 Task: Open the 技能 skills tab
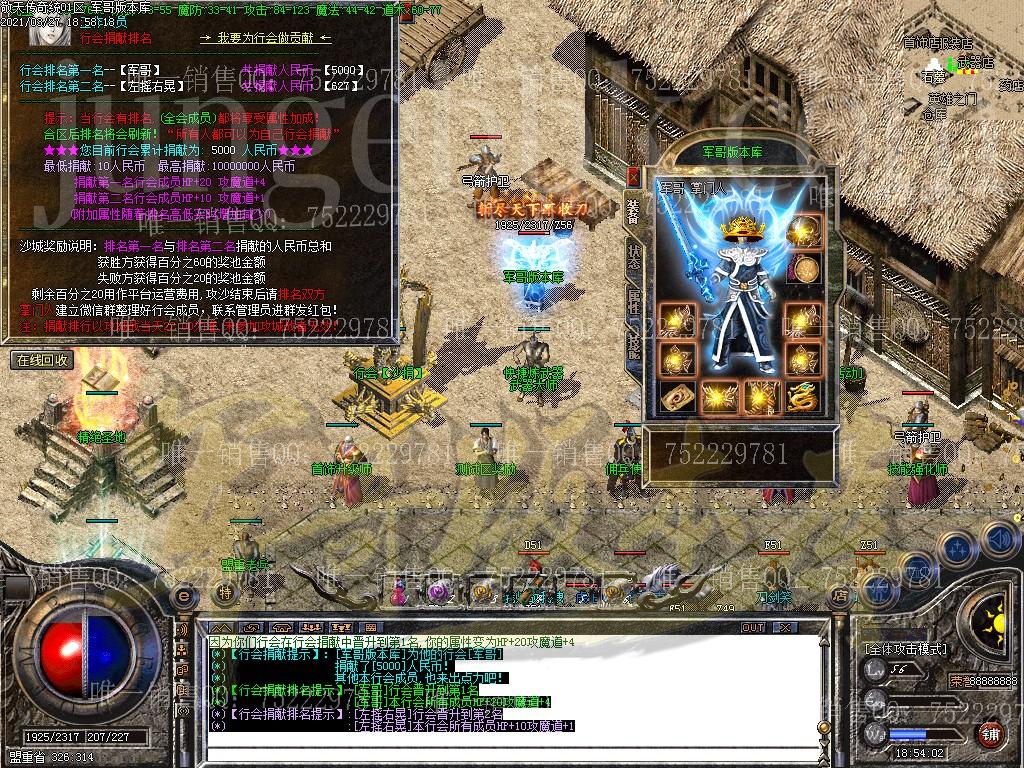[633, 345]
